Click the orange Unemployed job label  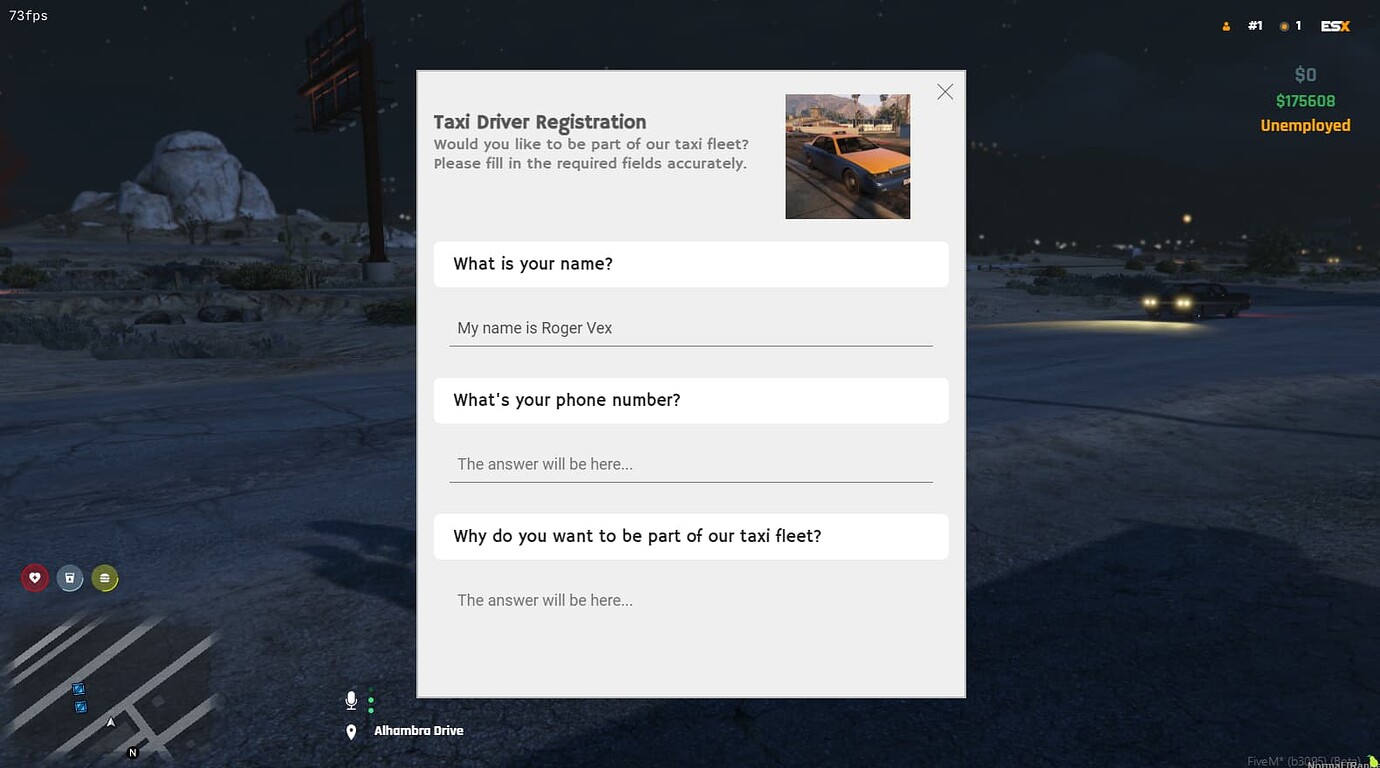[x=1305, y=125]
